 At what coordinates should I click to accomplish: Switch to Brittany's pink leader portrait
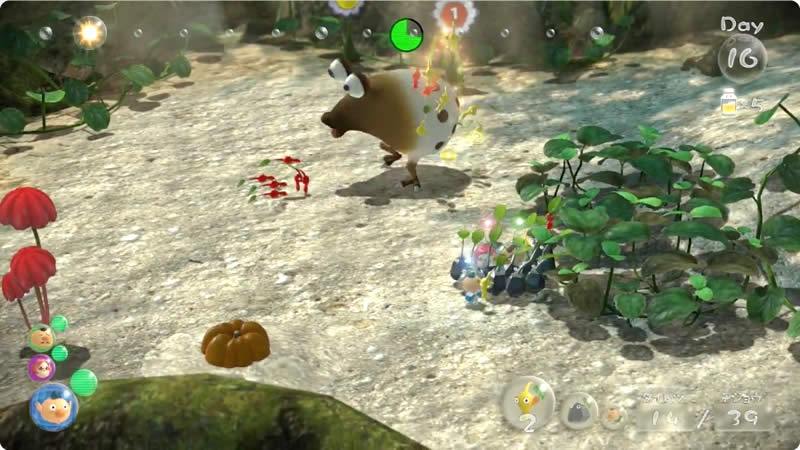42,367
